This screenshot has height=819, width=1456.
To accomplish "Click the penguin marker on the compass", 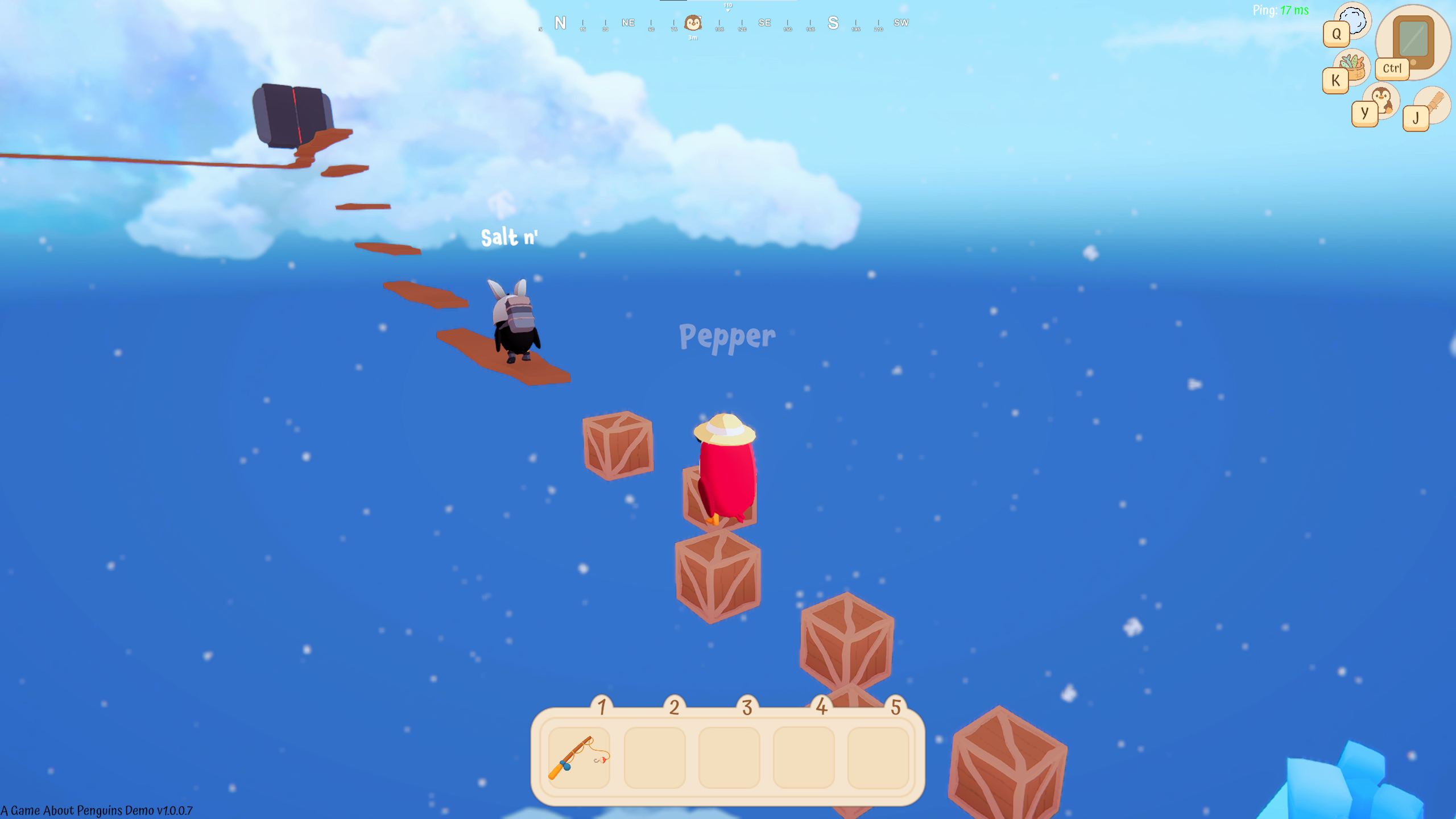I will [x=693, y=23].
